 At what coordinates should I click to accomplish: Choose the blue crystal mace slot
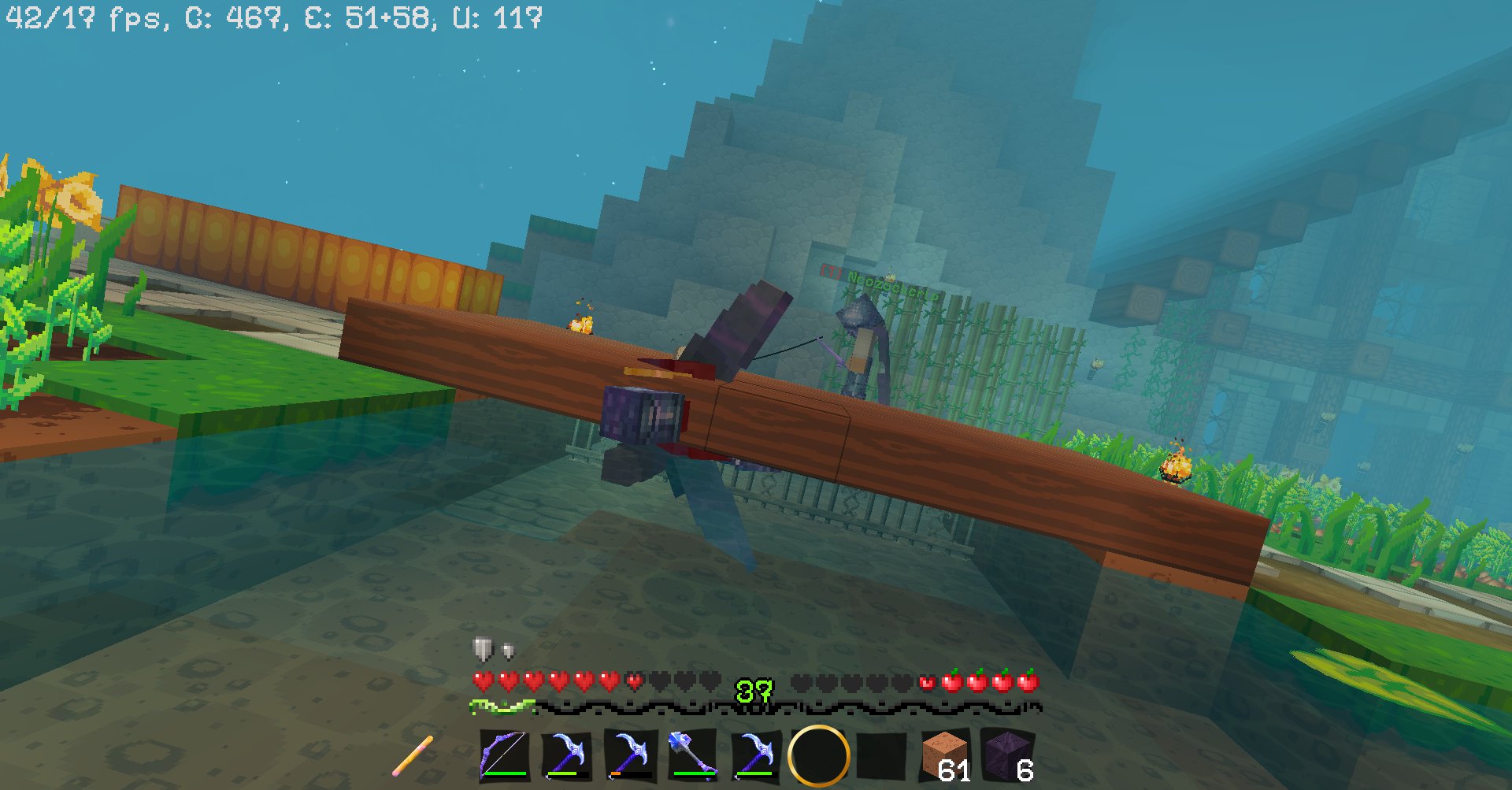692,755
